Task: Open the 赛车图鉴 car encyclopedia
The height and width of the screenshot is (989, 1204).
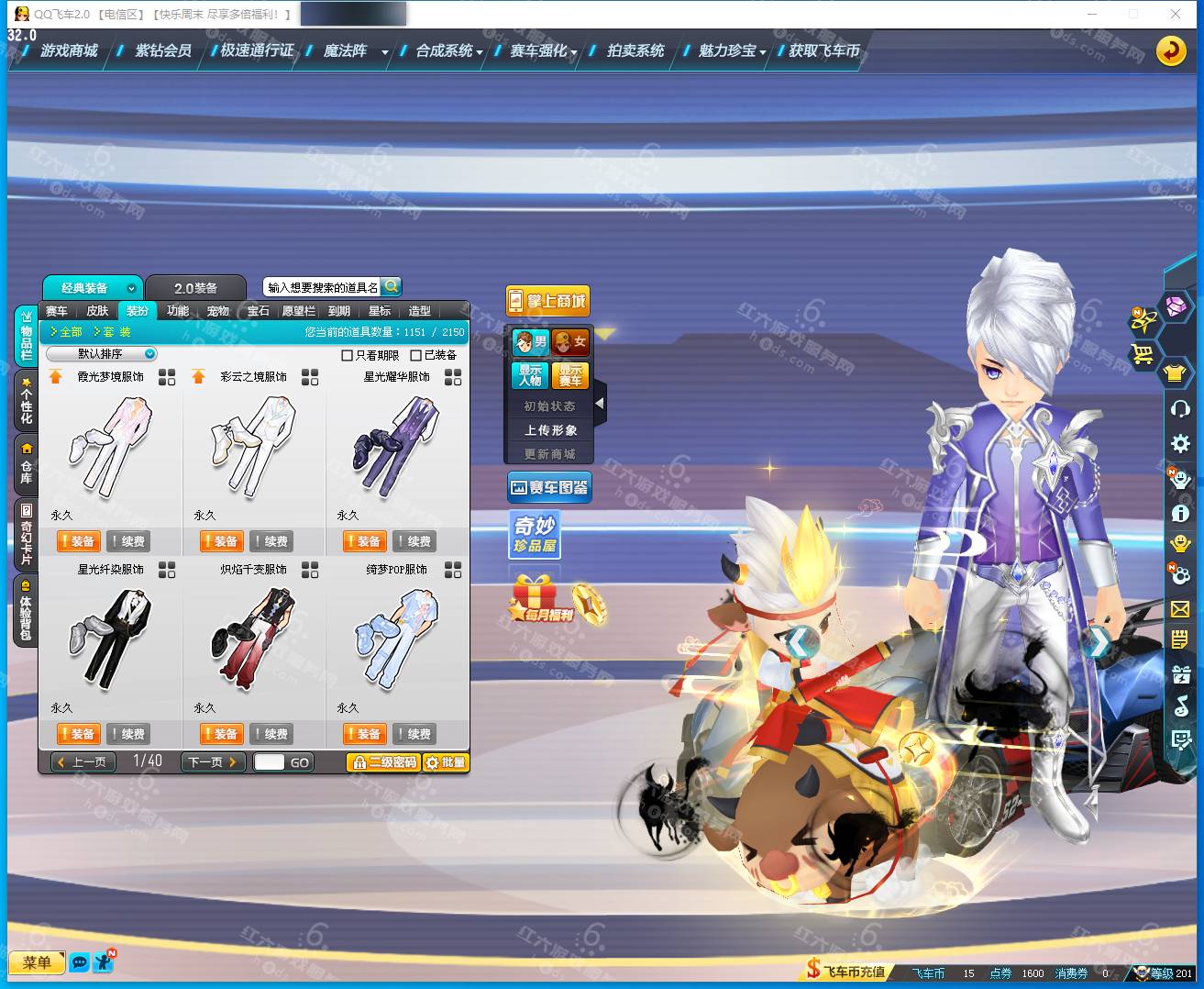Action: point(549,487)
